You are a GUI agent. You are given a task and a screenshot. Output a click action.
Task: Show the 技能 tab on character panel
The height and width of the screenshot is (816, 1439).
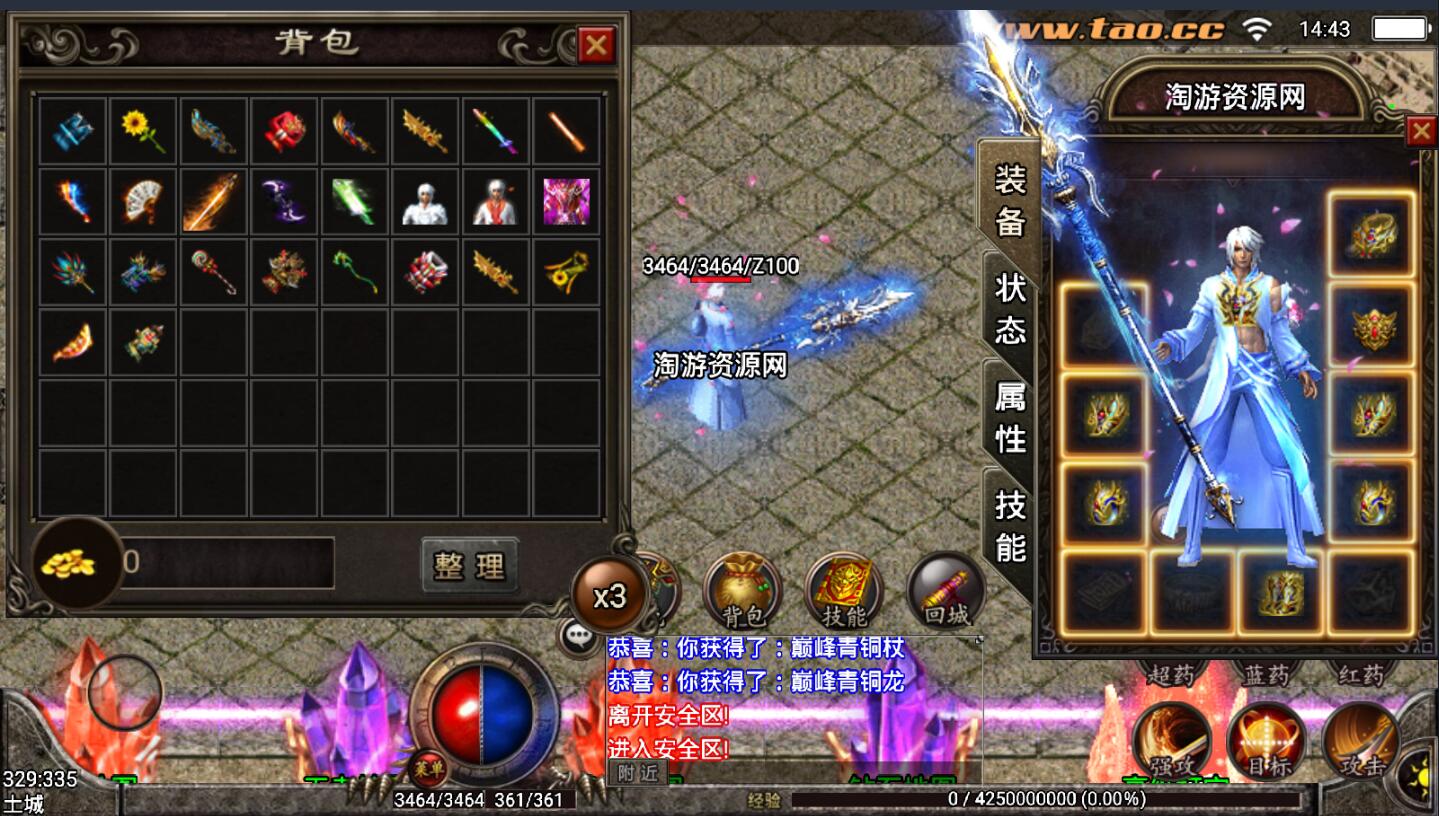[1010, 525]
